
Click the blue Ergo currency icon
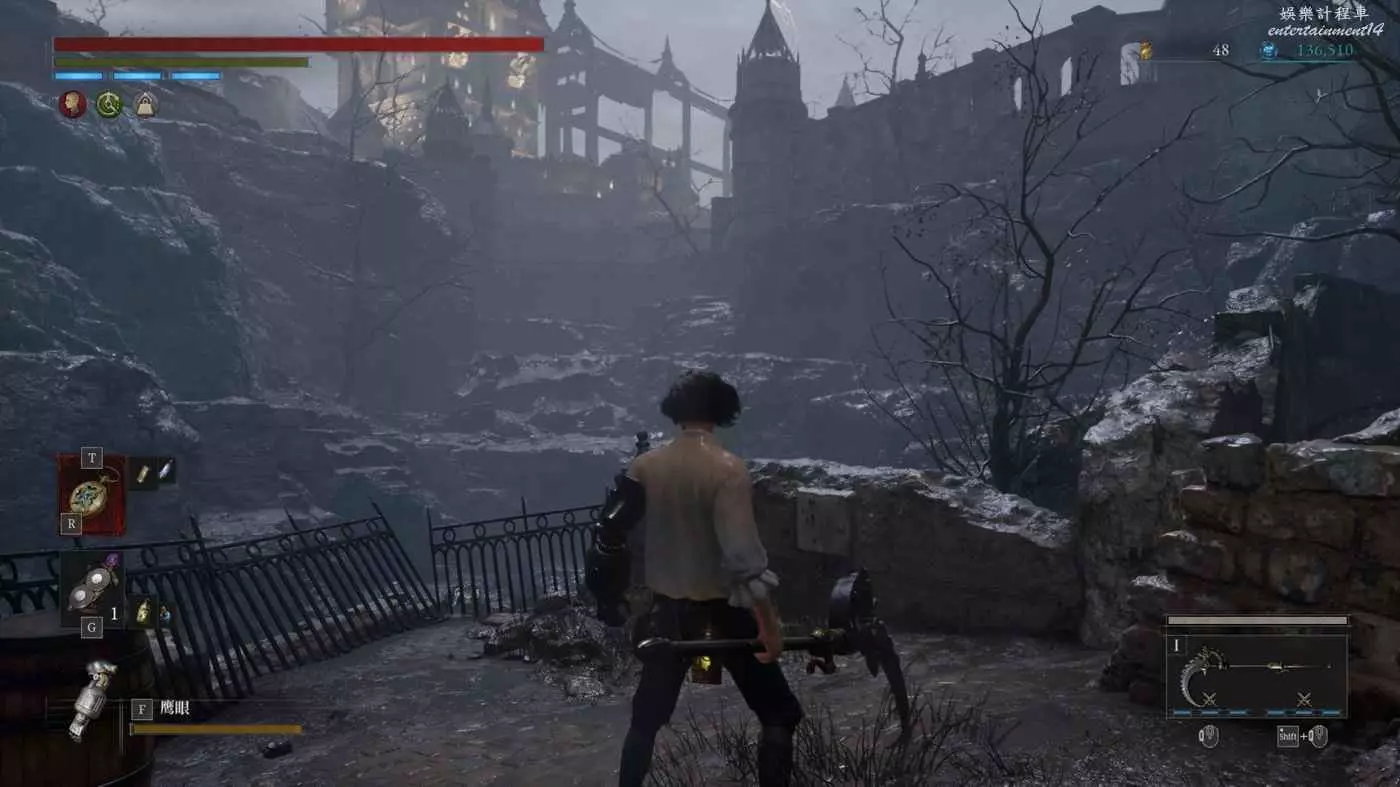(x=1269, y=50)
